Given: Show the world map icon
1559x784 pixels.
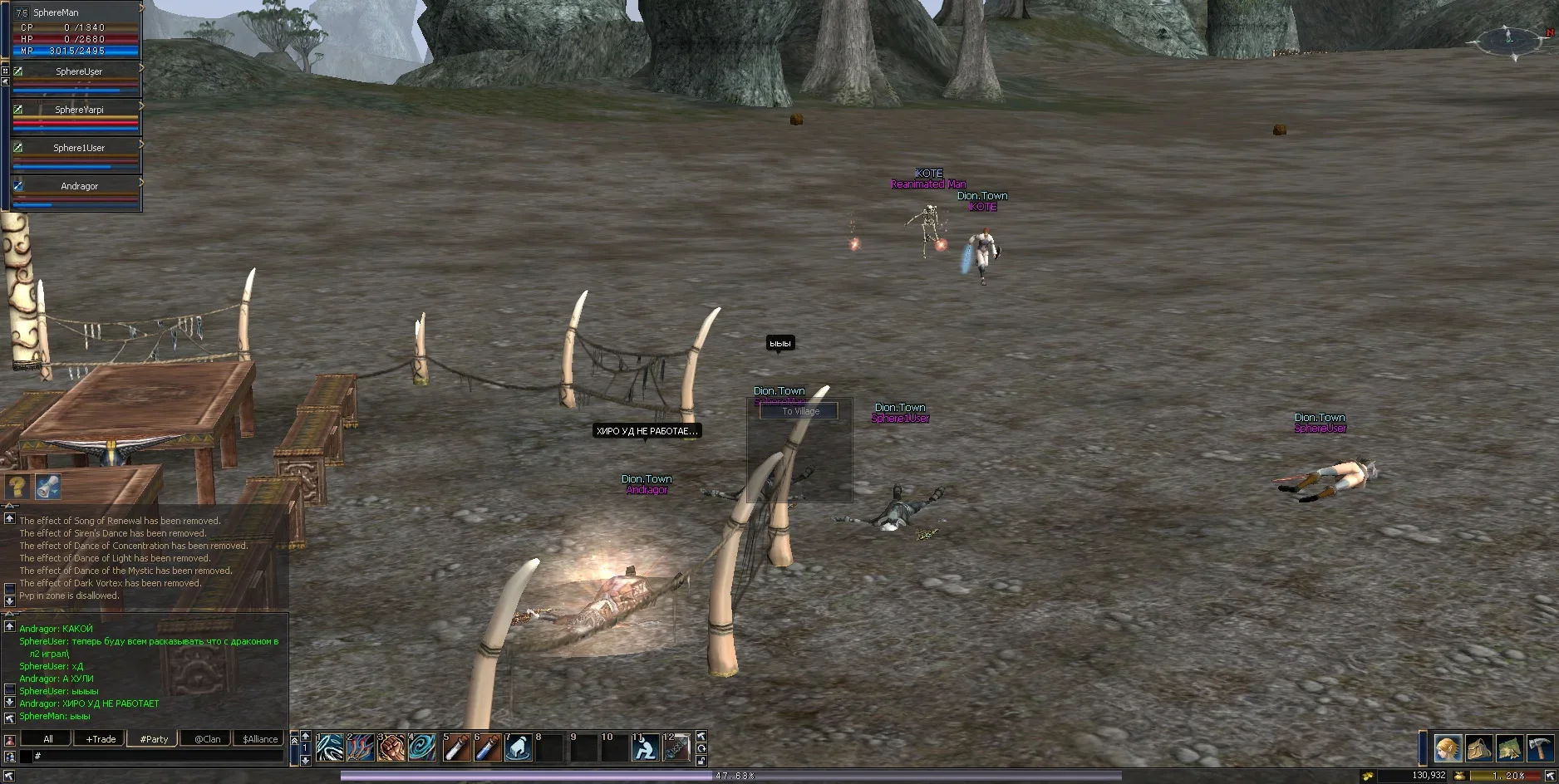Looking at the screenshot, I should coord(1509,748).
